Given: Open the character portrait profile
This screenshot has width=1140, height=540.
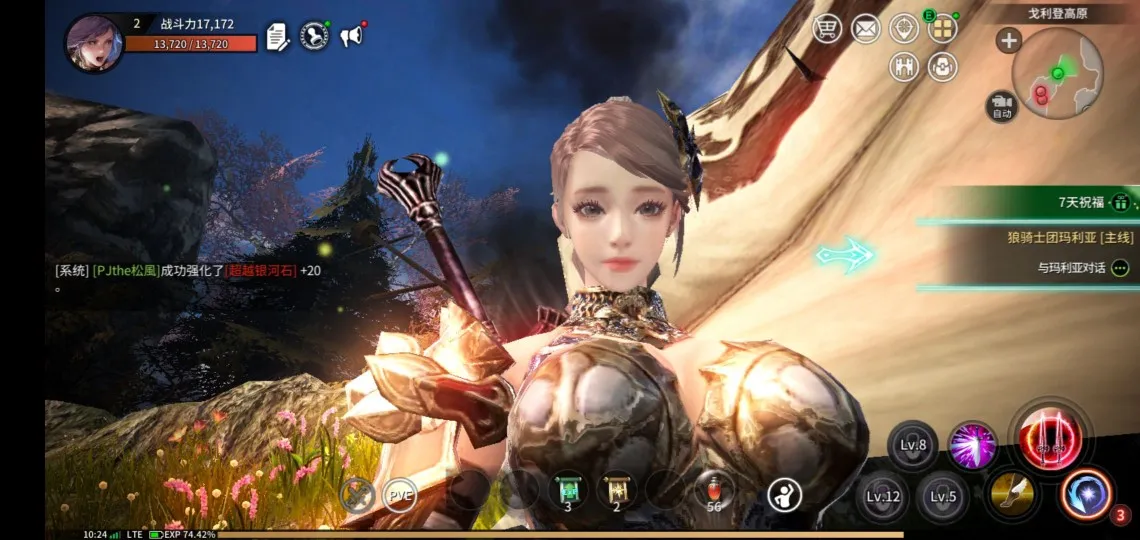Looking at the screenshot, I should click(x=94, y=43).
